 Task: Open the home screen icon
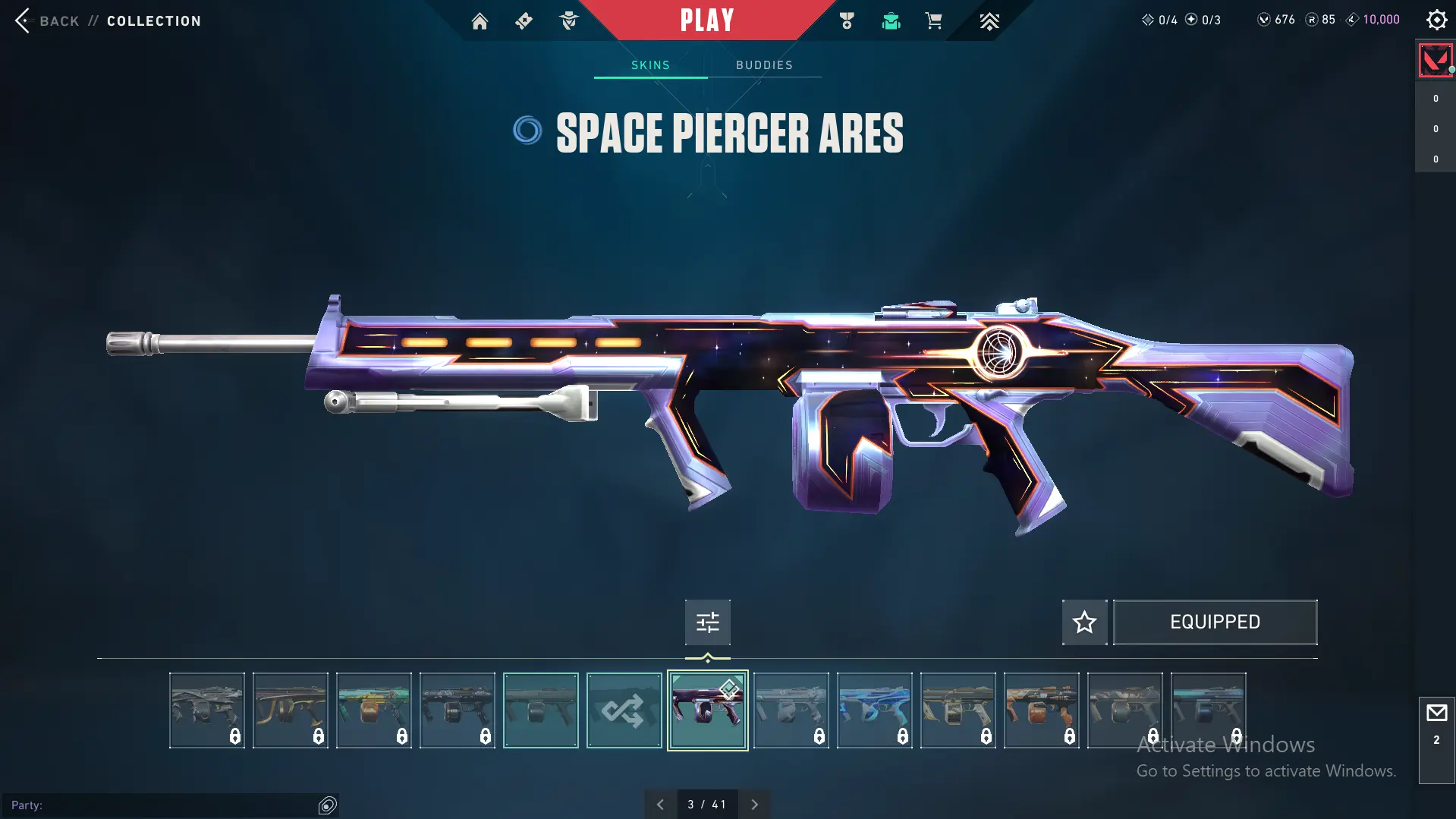(x=480, y=21)
